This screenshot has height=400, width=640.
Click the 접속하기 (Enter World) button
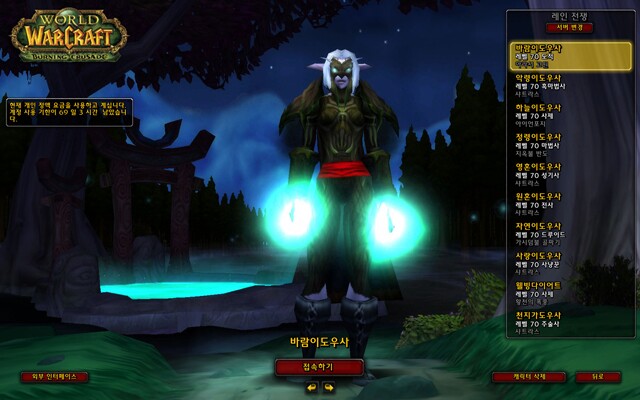click(319, 367)
